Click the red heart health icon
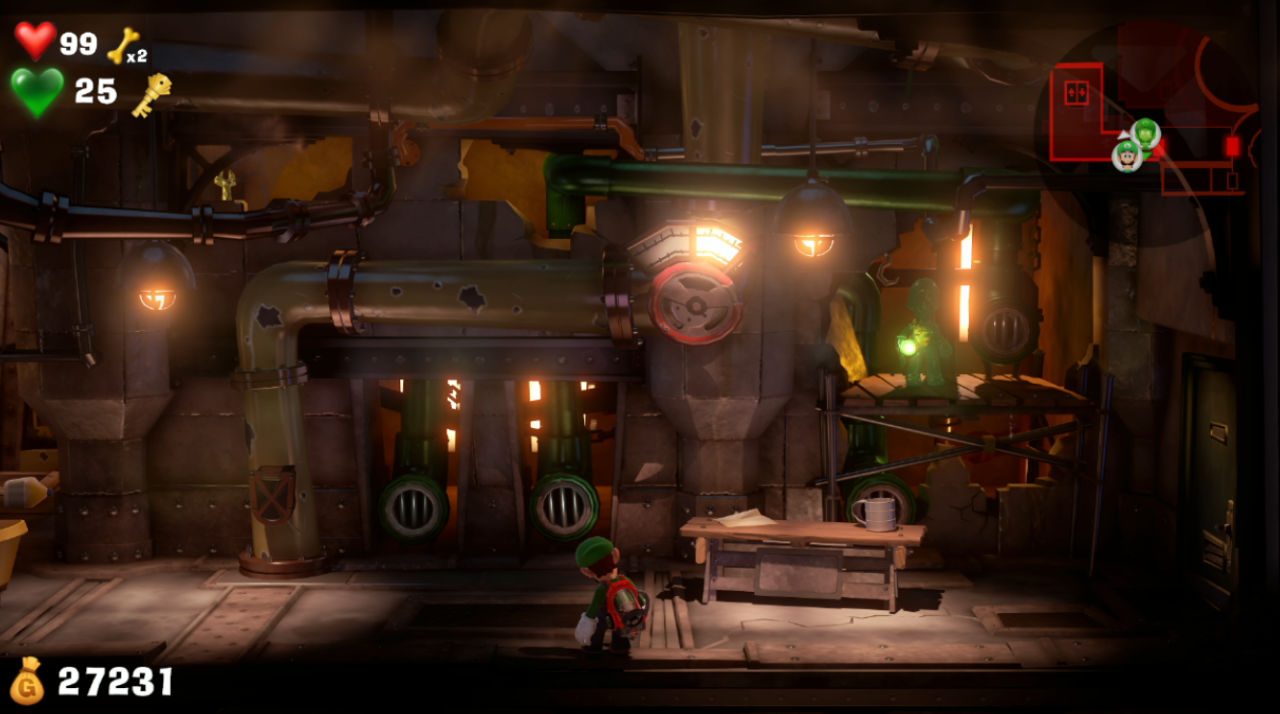The height and width of the screenshot is (714, 1280). click(35, 40)
